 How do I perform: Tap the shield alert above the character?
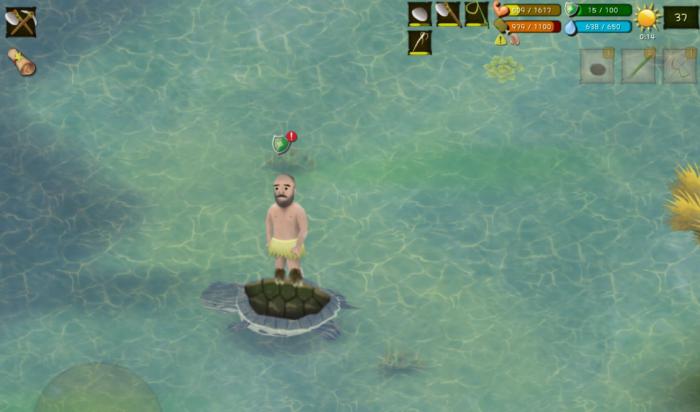283,144
